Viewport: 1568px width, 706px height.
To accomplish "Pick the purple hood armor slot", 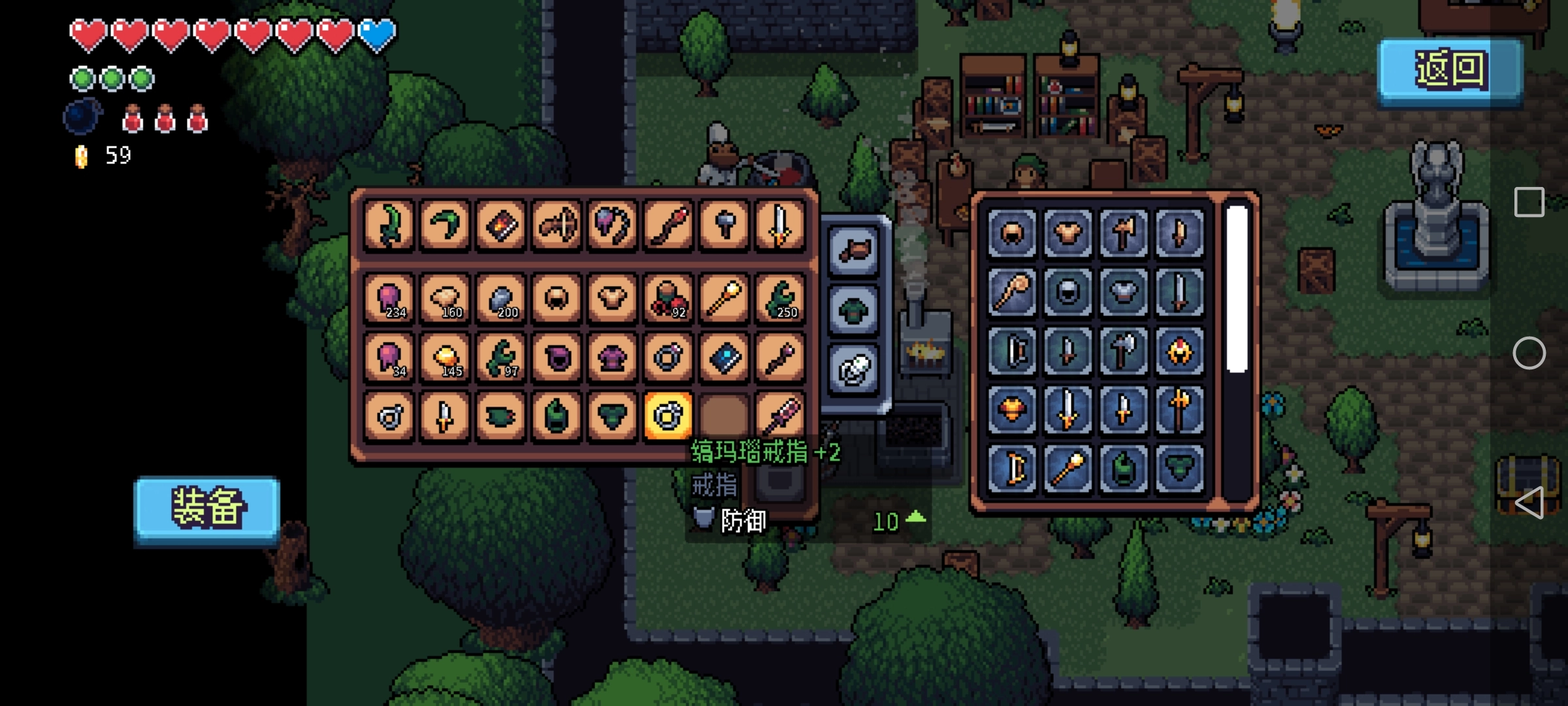I will [556, 357].
